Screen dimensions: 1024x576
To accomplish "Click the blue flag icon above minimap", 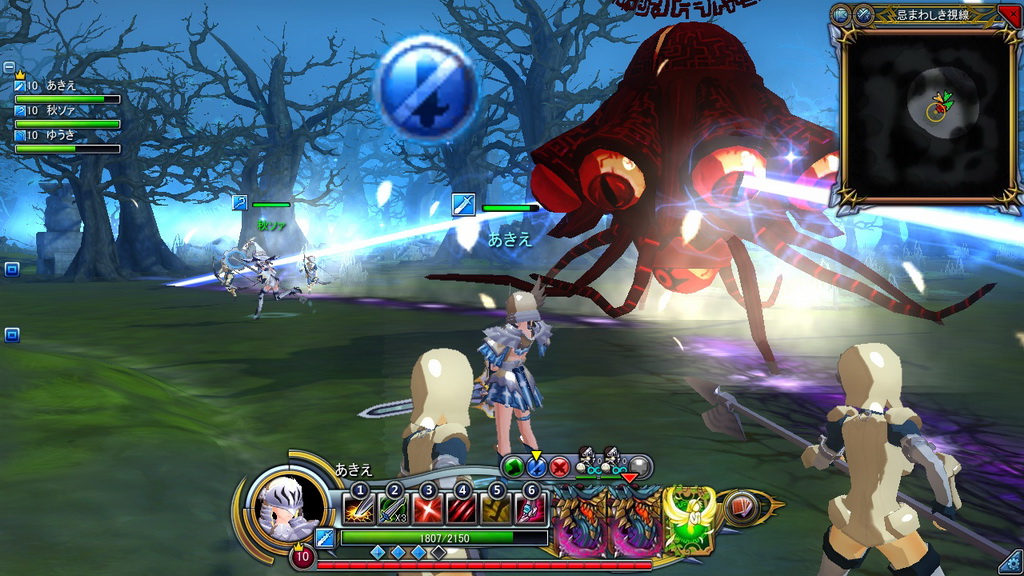I will pos(841,14).
